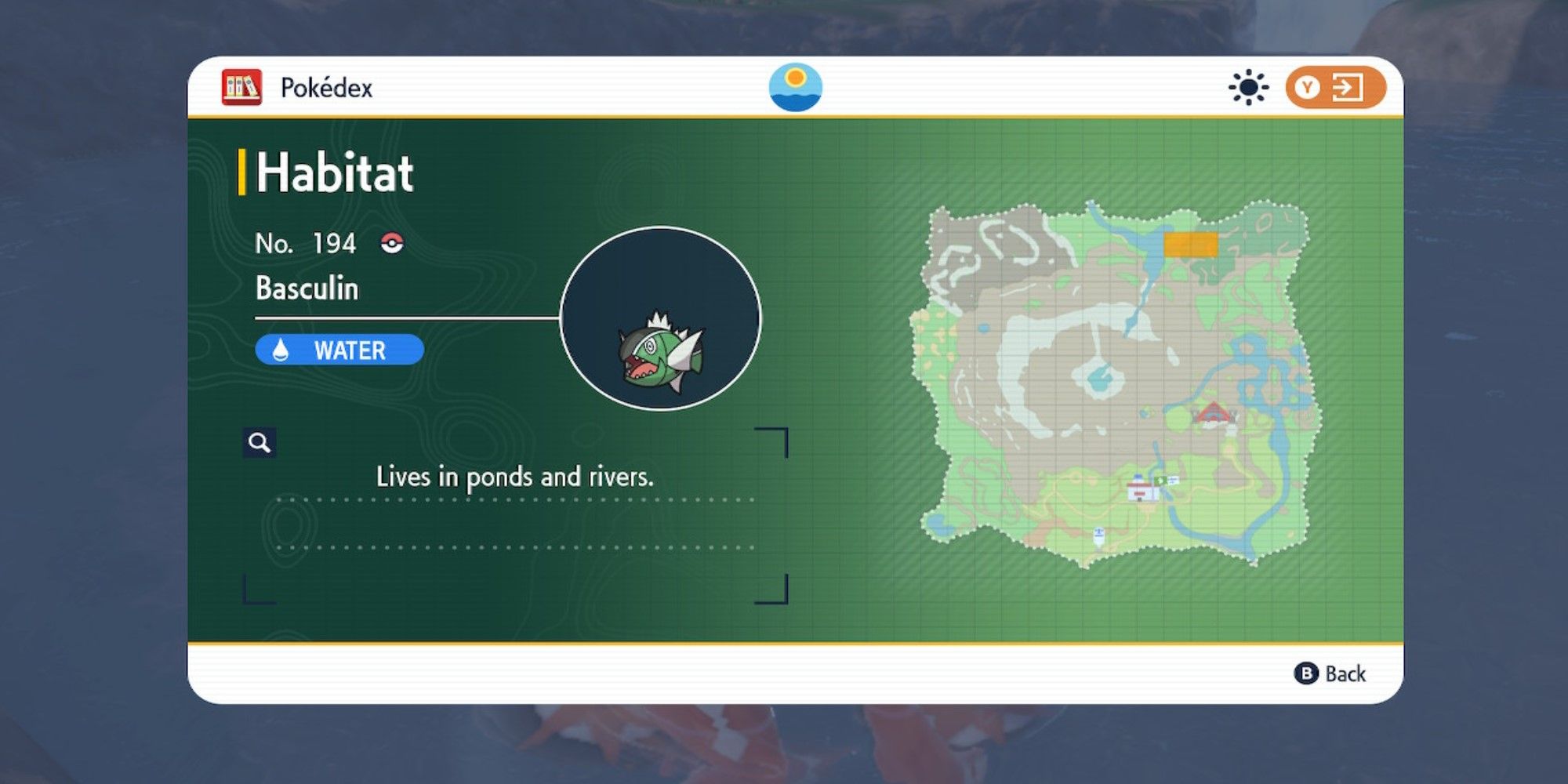
Task: Click the lighthouse marker on the lower map
Action: [x=1098, y=536]
